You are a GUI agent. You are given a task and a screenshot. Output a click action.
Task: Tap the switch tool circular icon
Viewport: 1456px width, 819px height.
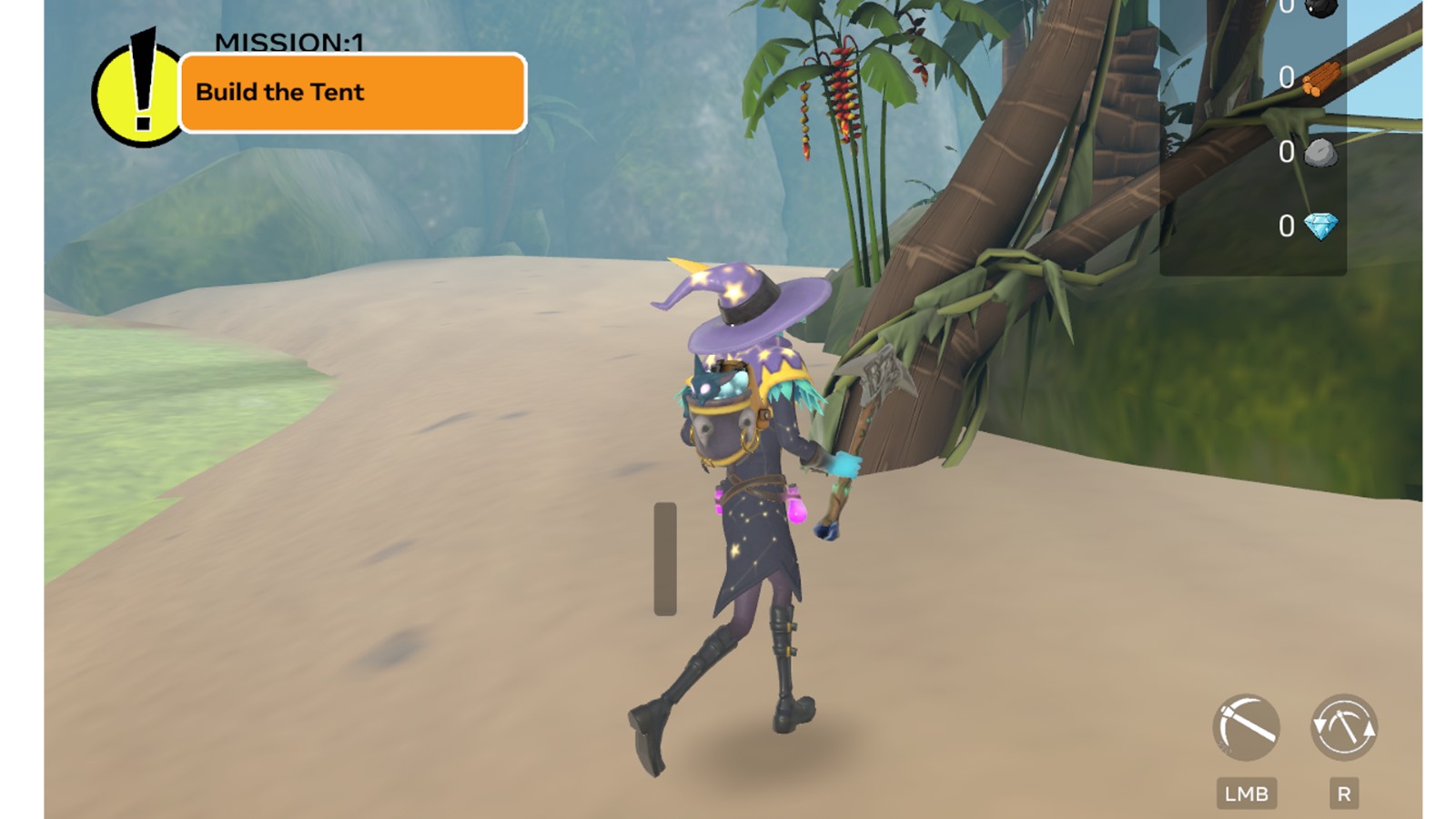[1343, 728]
